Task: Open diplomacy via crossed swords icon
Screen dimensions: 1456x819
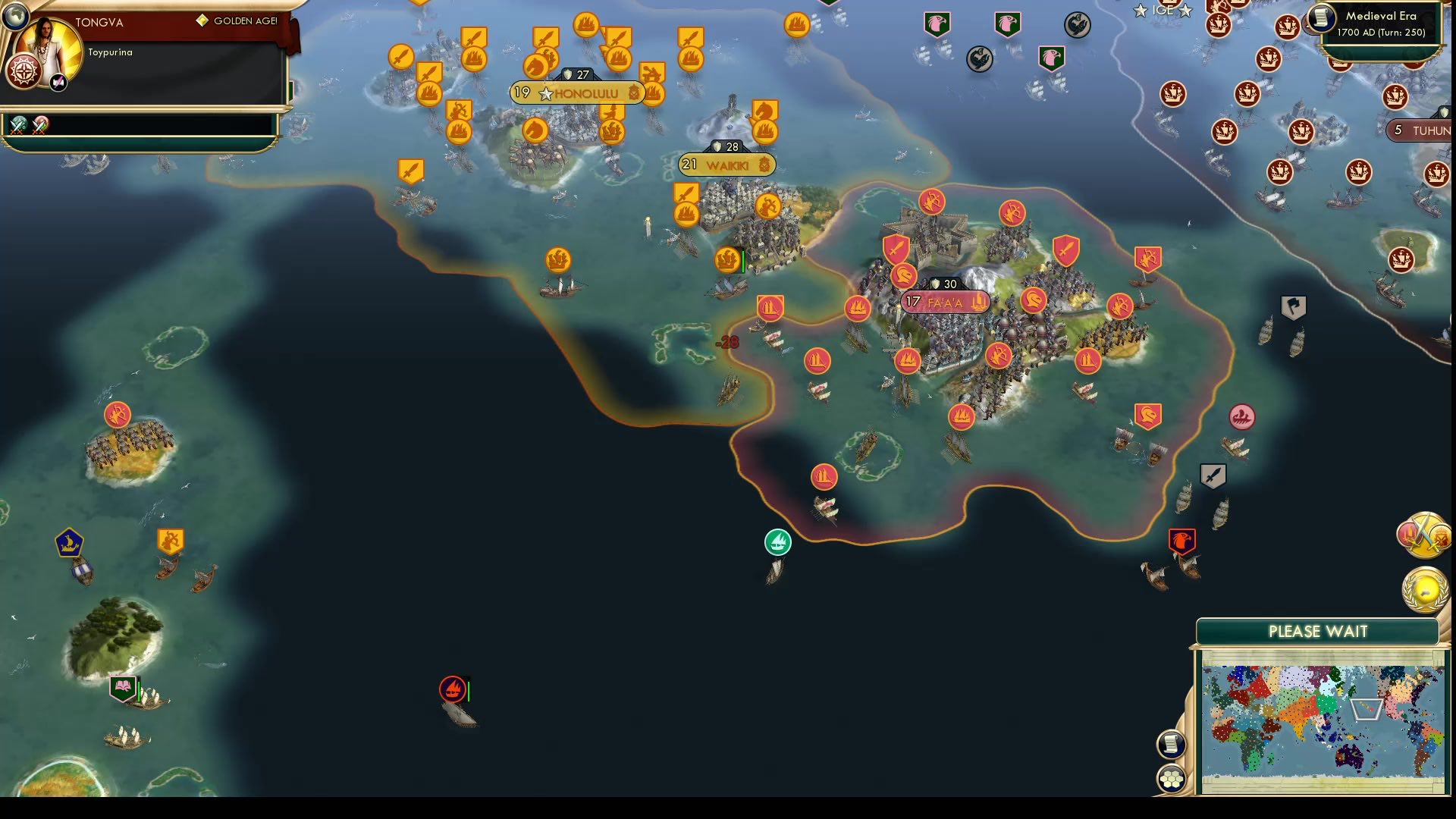Action: click(1424, 535)
